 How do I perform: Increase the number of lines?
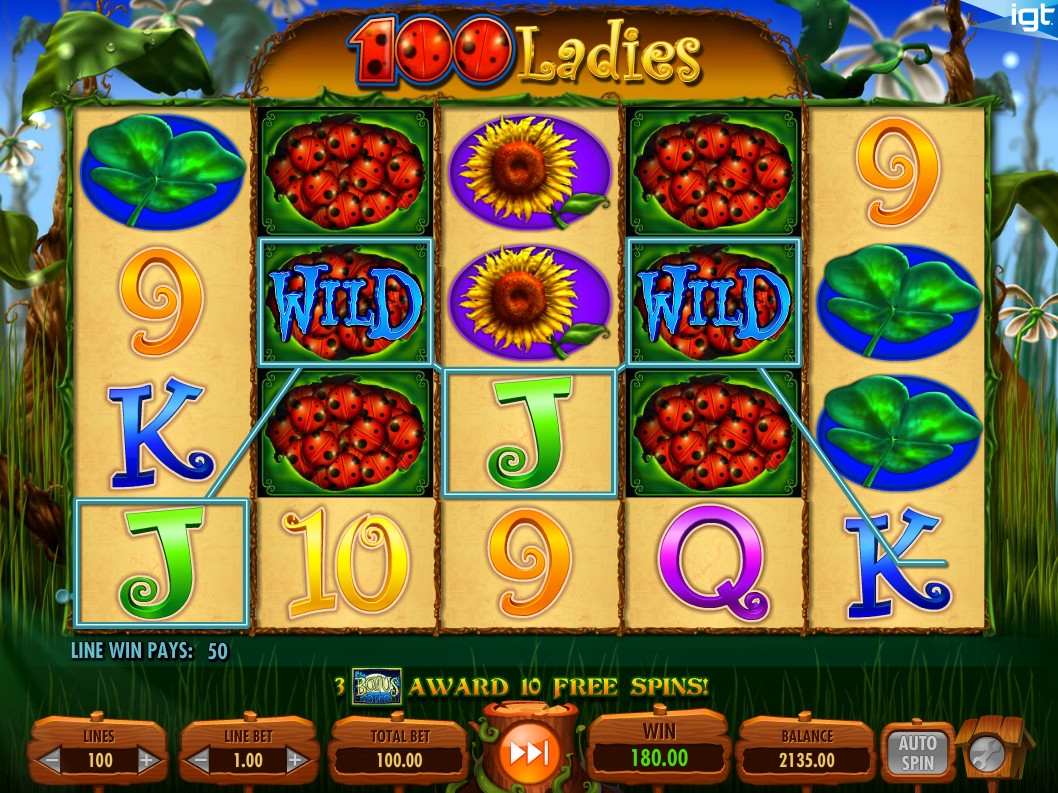[x=147, y=761]
